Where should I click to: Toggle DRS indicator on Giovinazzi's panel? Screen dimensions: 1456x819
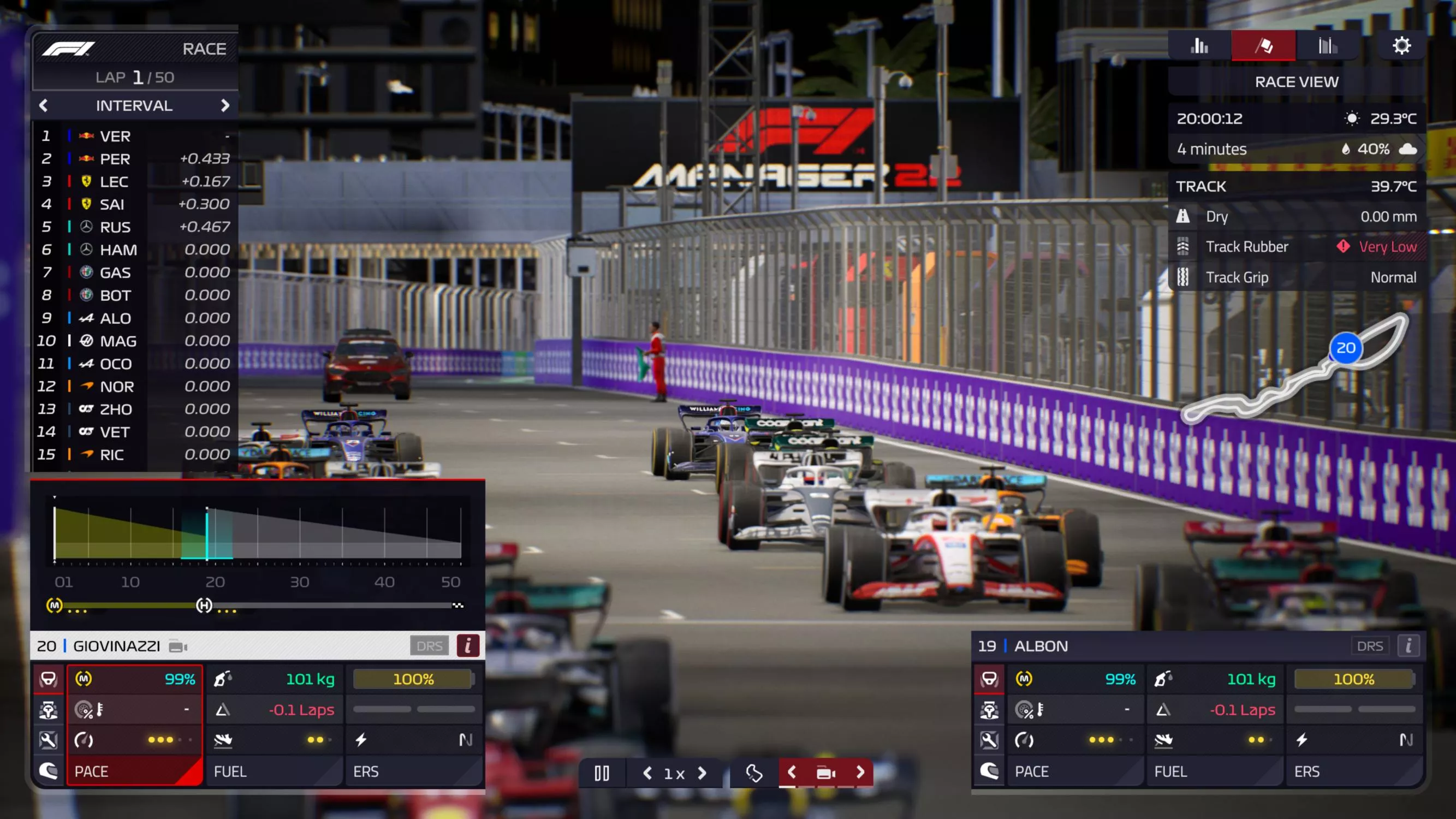point(430,645)
